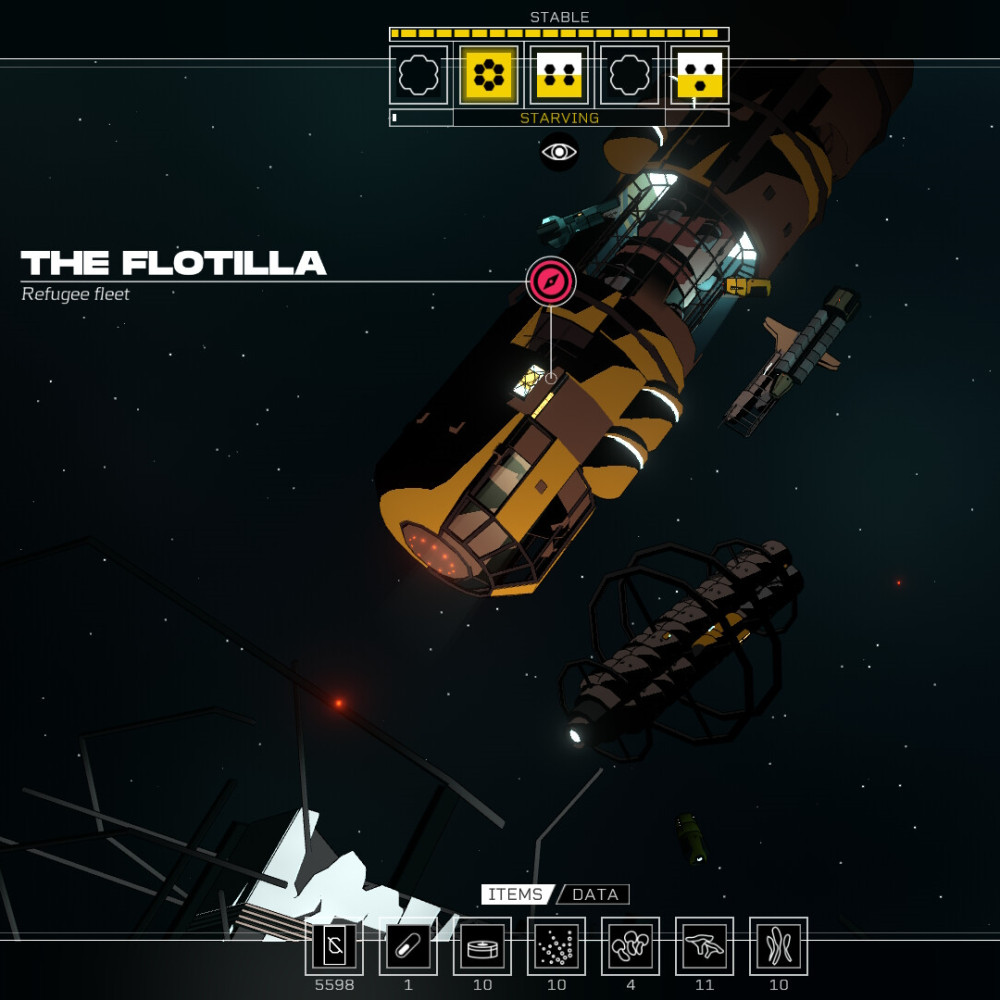The width and height of the screenshot is (1000, 1000).
Task: Select the round canister item slot
Action: 482,946
